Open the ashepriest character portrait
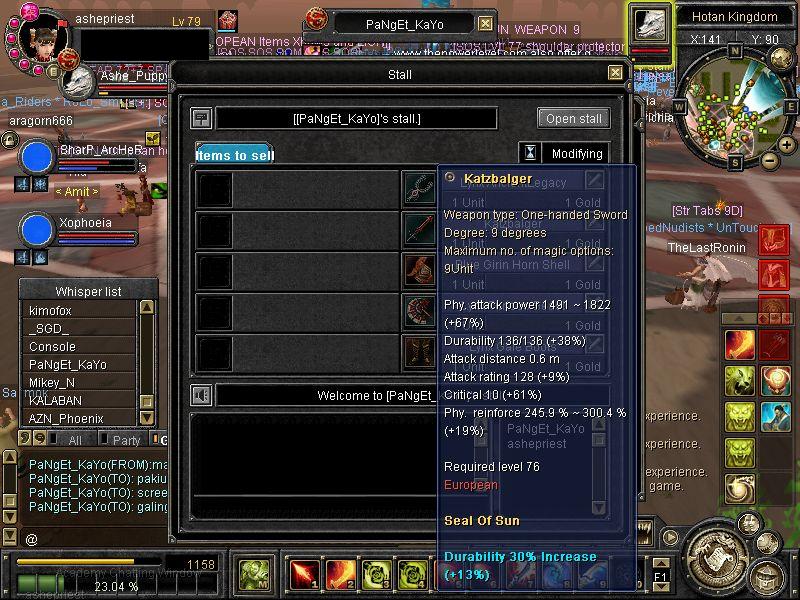 (x=42, y=42)
